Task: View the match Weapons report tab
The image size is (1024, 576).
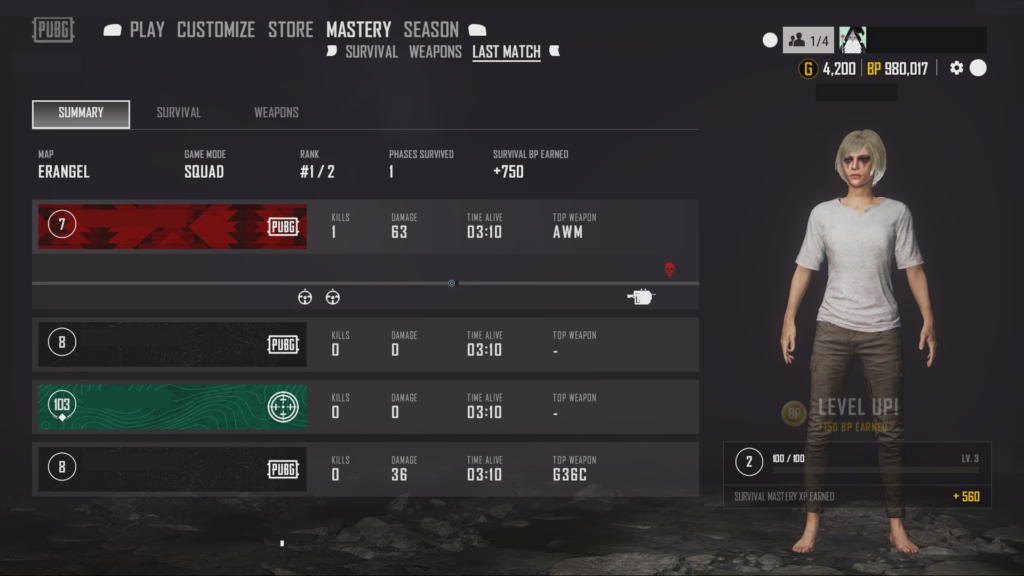Action: point(276,113)
